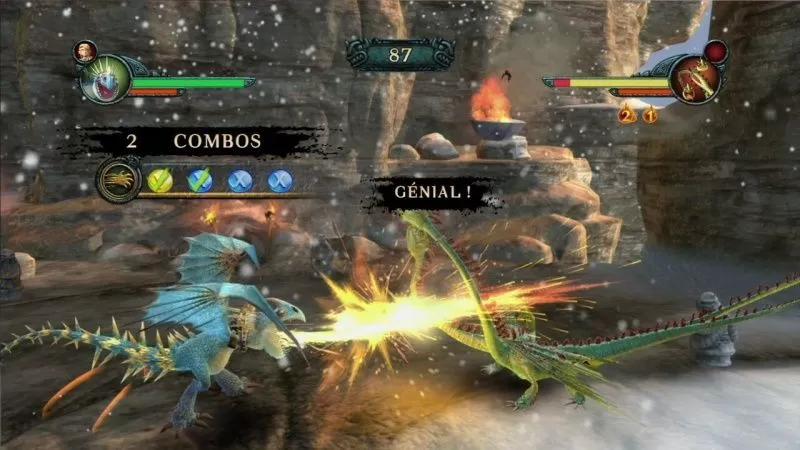
Task: Select the yellow checkmark combo step
Action: pos(160,181)
